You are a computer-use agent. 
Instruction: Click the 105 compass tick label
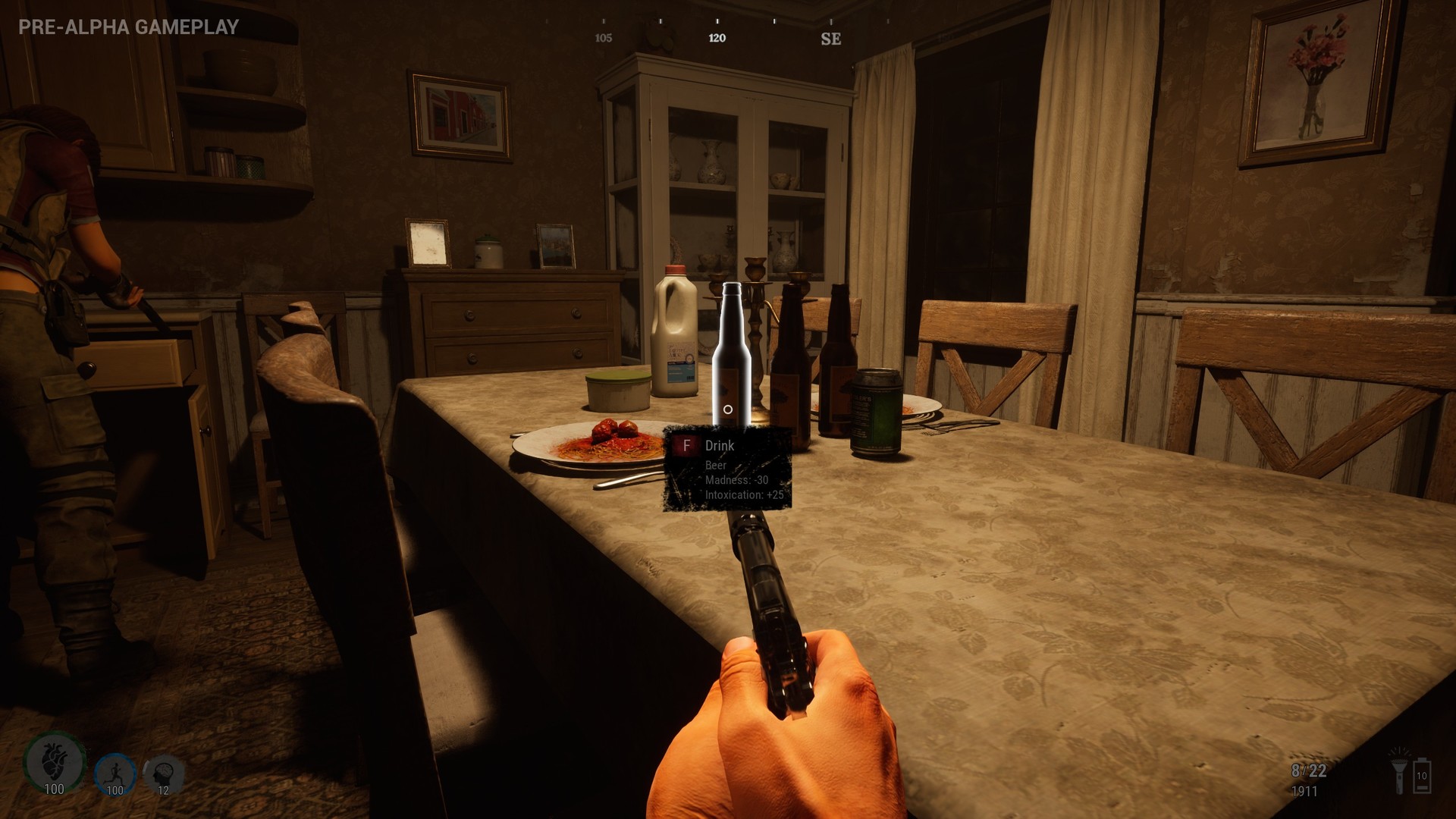coord(603,38)
